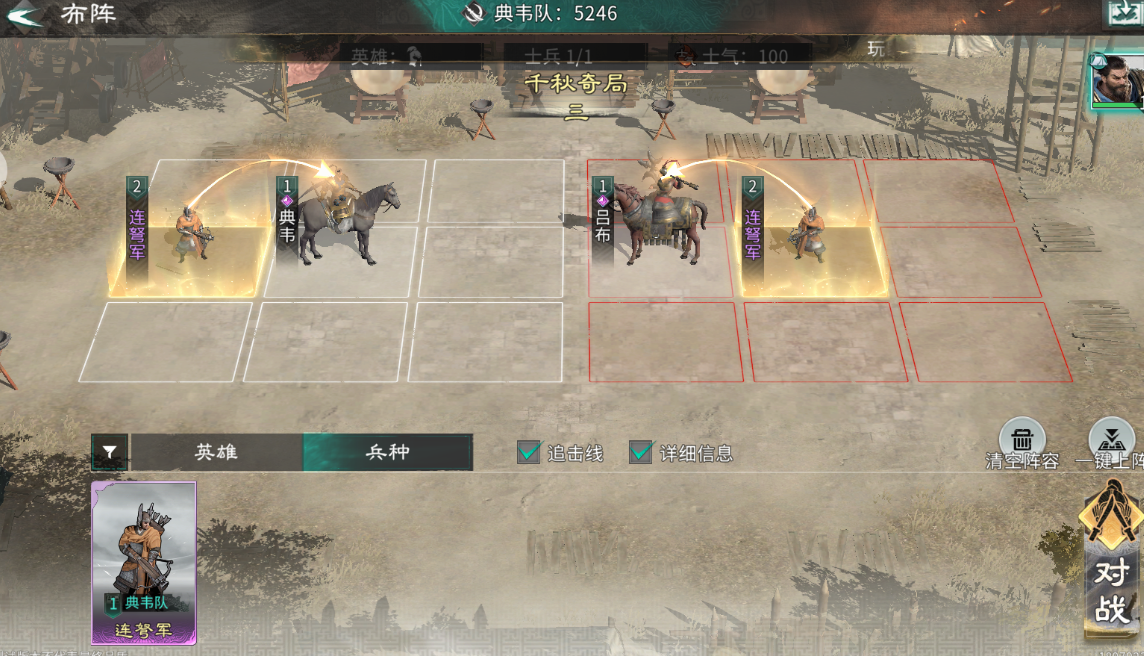The width and height of the screenshot is (1144, 656).
Task: Switch to the 英雄 tab
Action: [216, 452]
